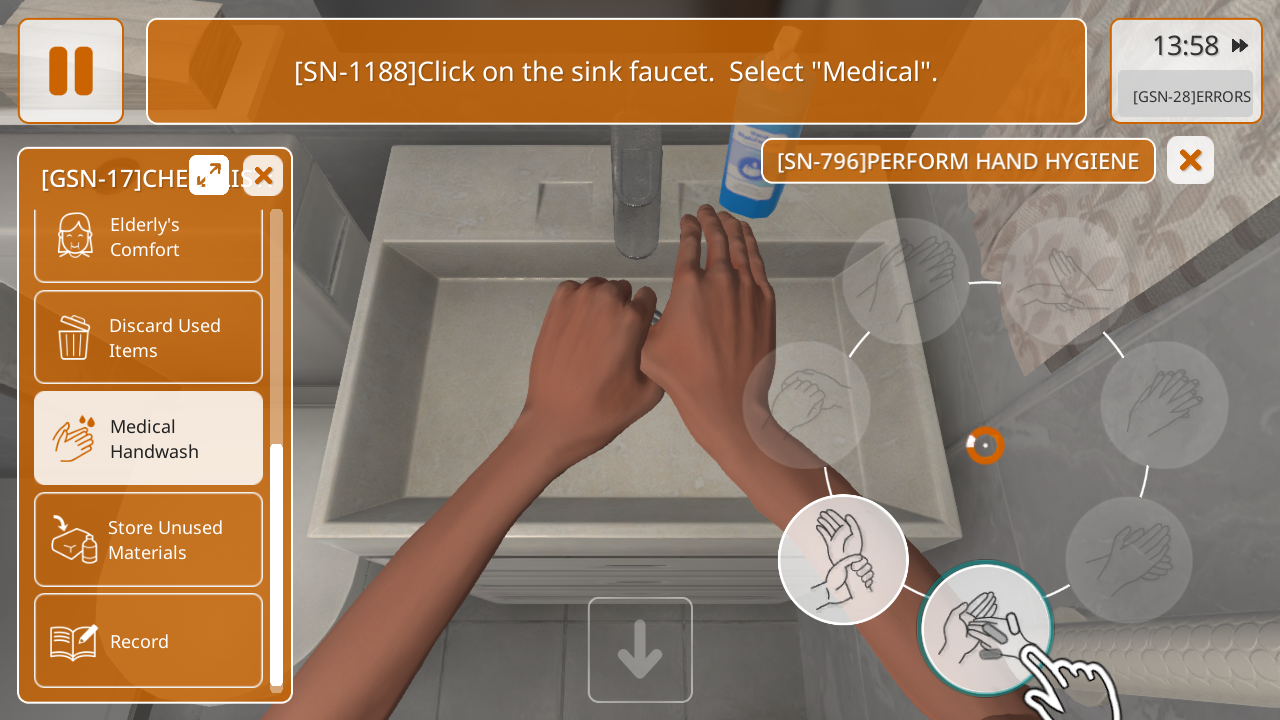The image size is (1280, 720).
Task: Fast-forward the timer with the double arrows
Action: [1240, 46]
